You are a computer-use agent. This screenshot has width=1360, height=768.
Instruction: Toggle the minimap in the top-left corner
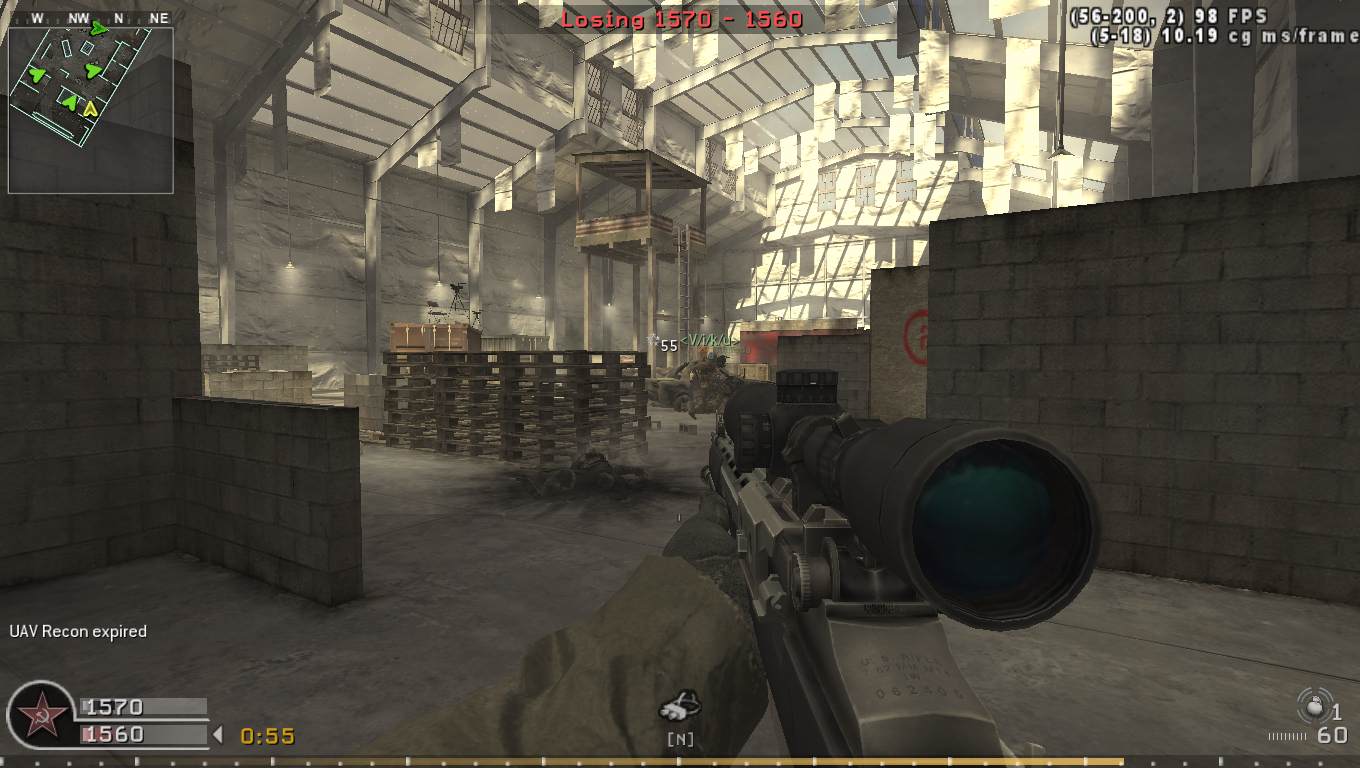click(x=92, y=112)
